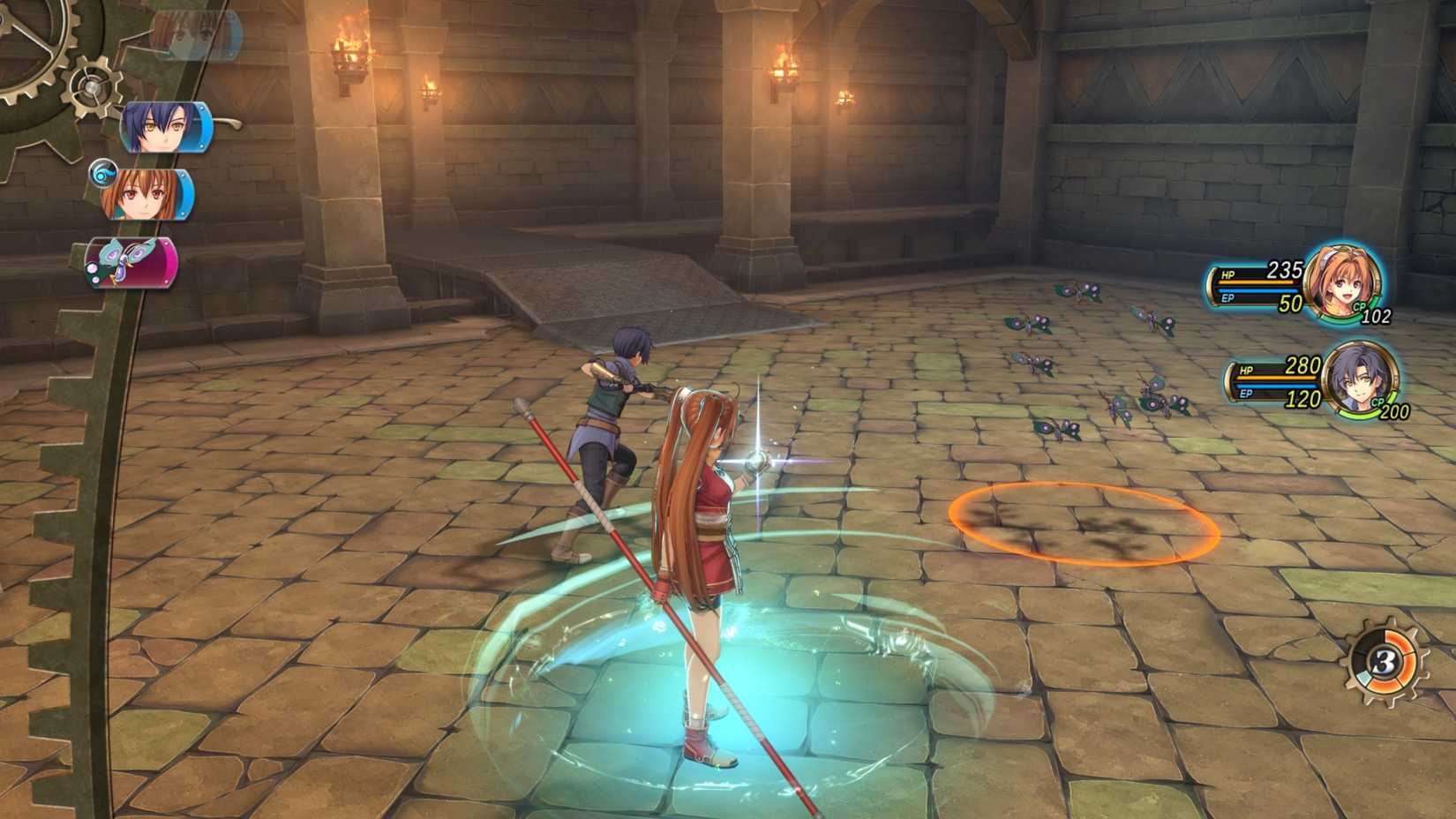Select the blue-haired character's turn order portrait
The image size is (1456, 819).
coord(164,128)
